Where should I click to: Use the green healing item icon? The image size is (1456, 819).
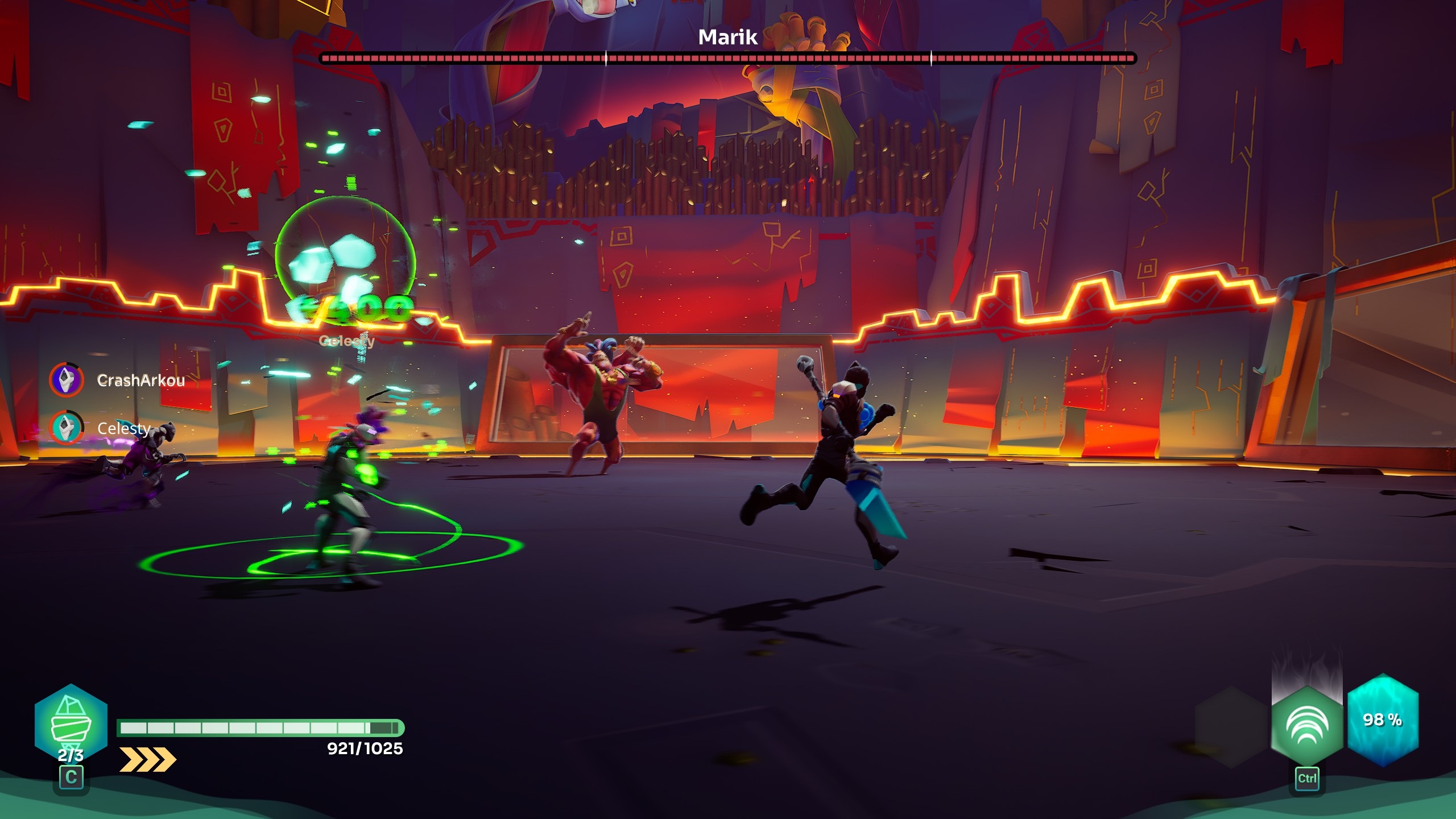[71, 721]
